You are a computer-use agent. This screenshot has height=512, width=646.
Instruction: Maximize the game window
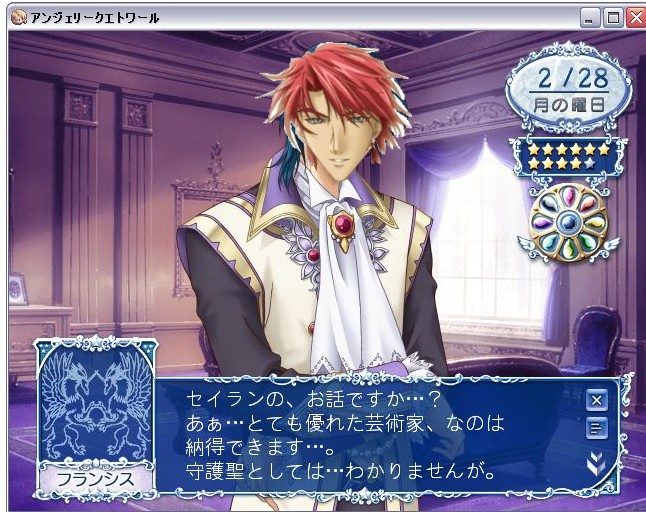click(x=613, y=17)
